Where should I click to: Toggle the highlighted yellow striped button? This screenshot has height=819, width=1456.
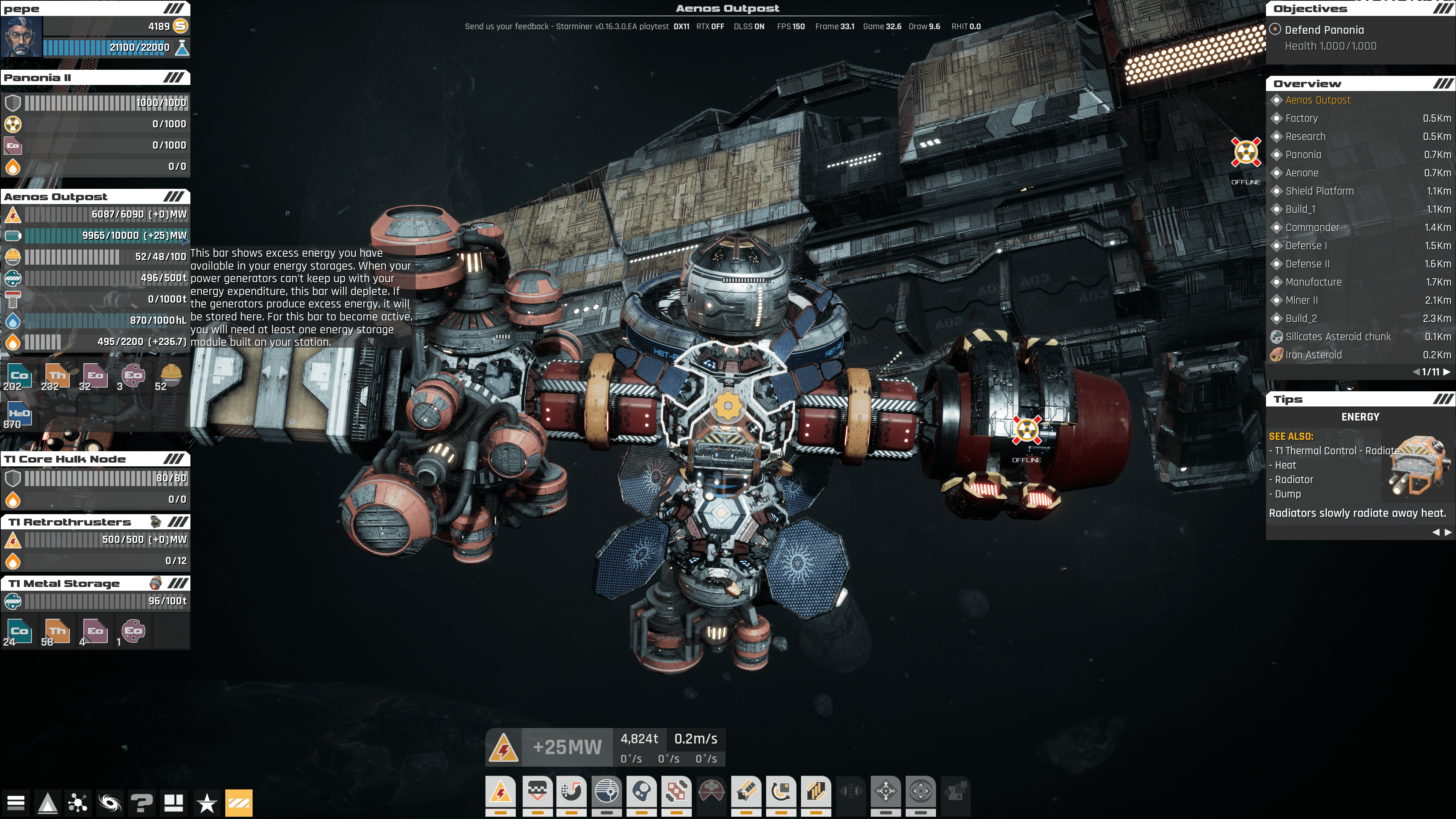pos(239,803)
